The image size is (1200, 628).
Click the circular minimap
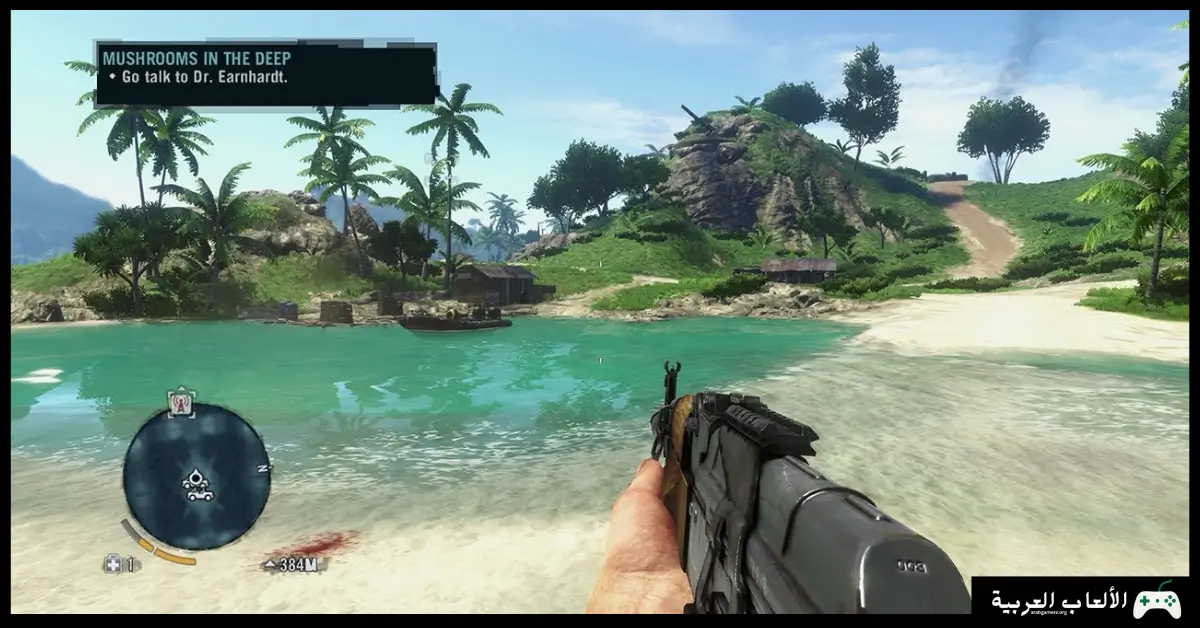point(196,476)
